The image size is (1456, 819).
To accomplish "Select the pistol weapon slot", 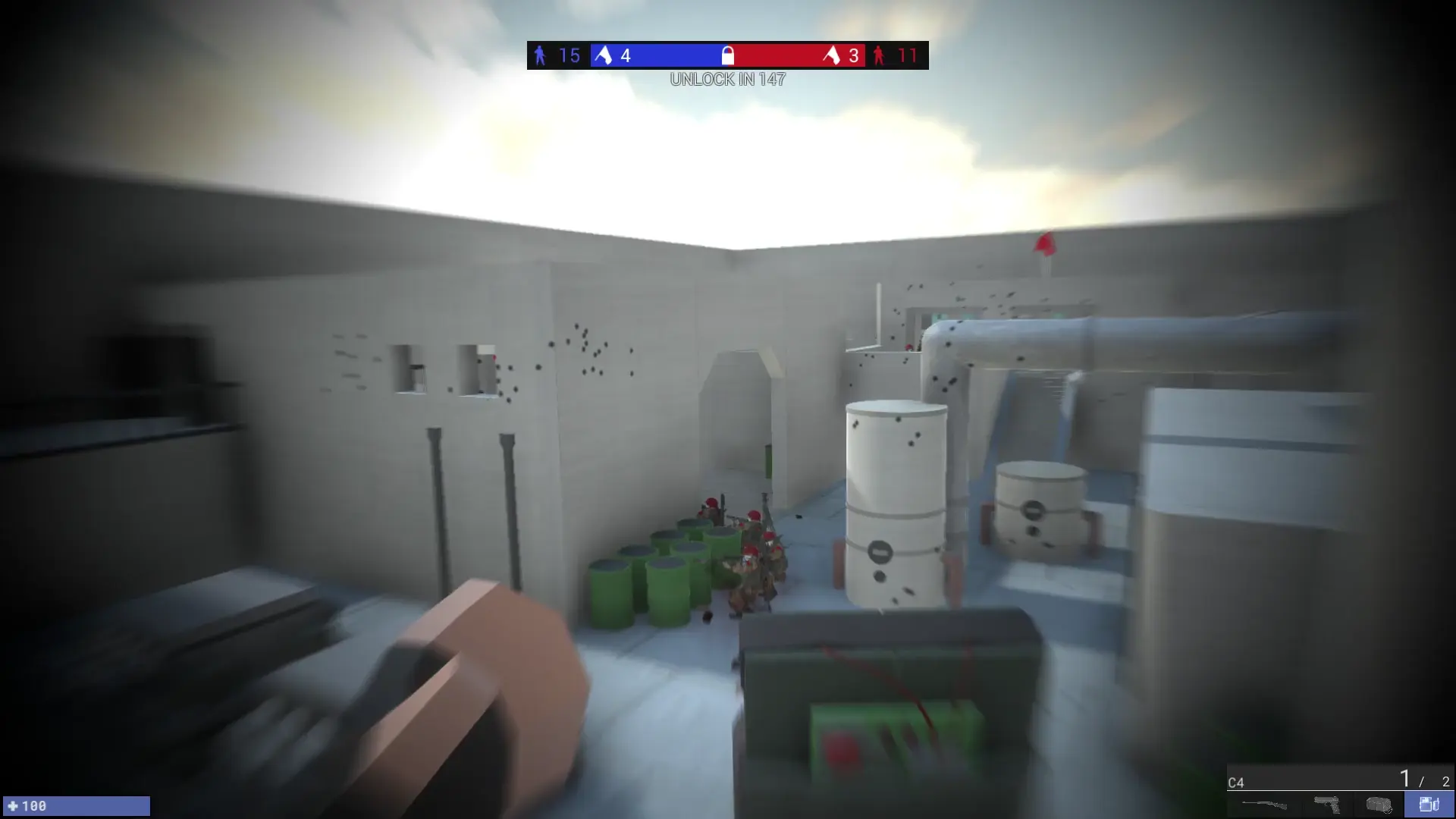I will [x=1327, y=805].
